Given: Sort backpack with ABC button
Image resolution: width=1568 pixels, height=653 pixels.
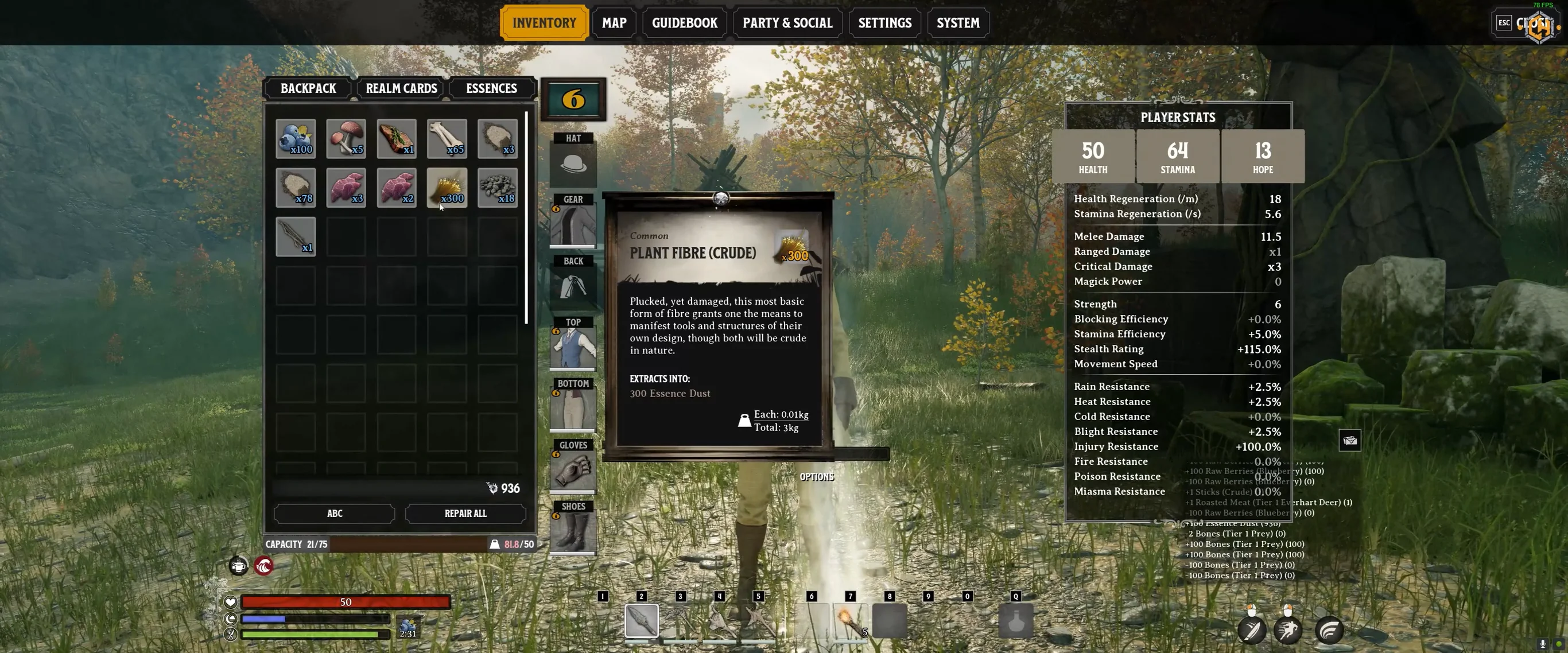Looking at the screenshot, I should coord(334,513).
